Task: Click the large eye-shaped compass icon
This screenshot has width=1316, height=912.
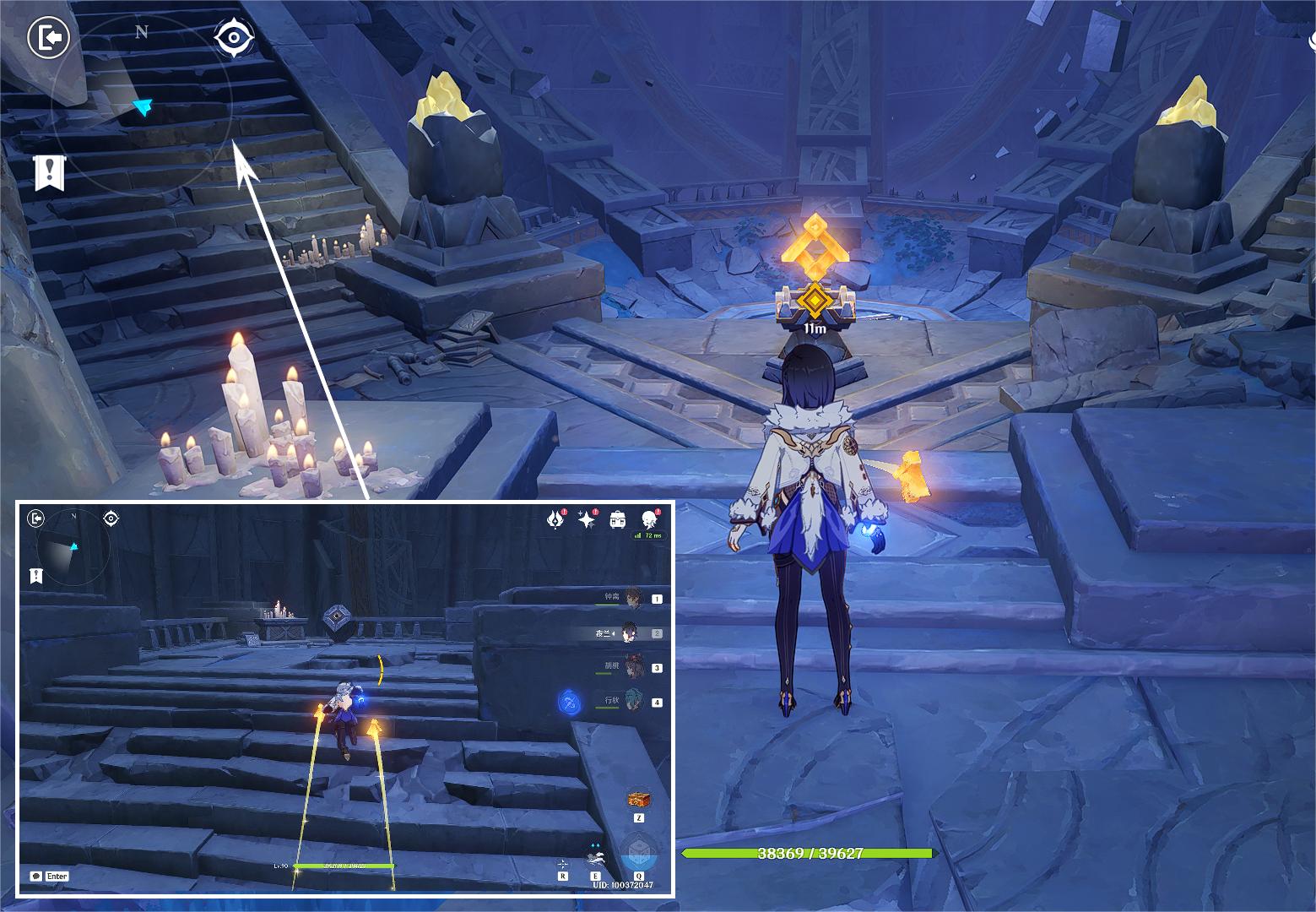Action: pyautogui.click(x=234, y=38)
